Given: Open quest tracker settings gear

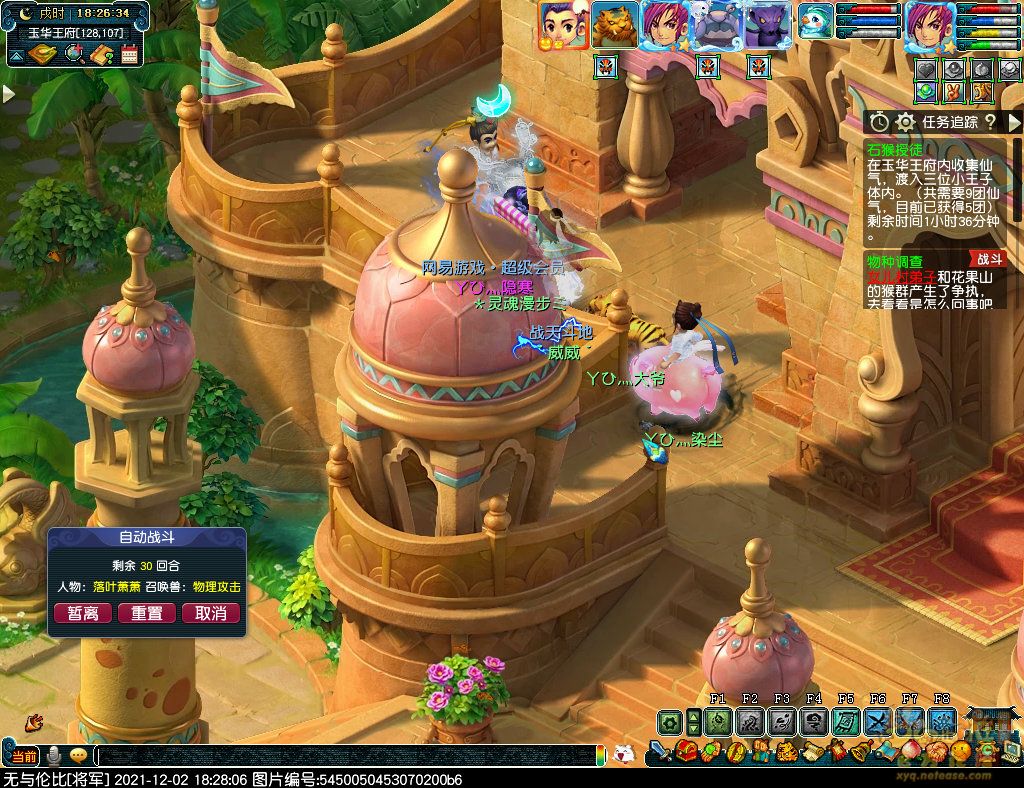Looking at the screenshot, I should click(x=906, y=122).
